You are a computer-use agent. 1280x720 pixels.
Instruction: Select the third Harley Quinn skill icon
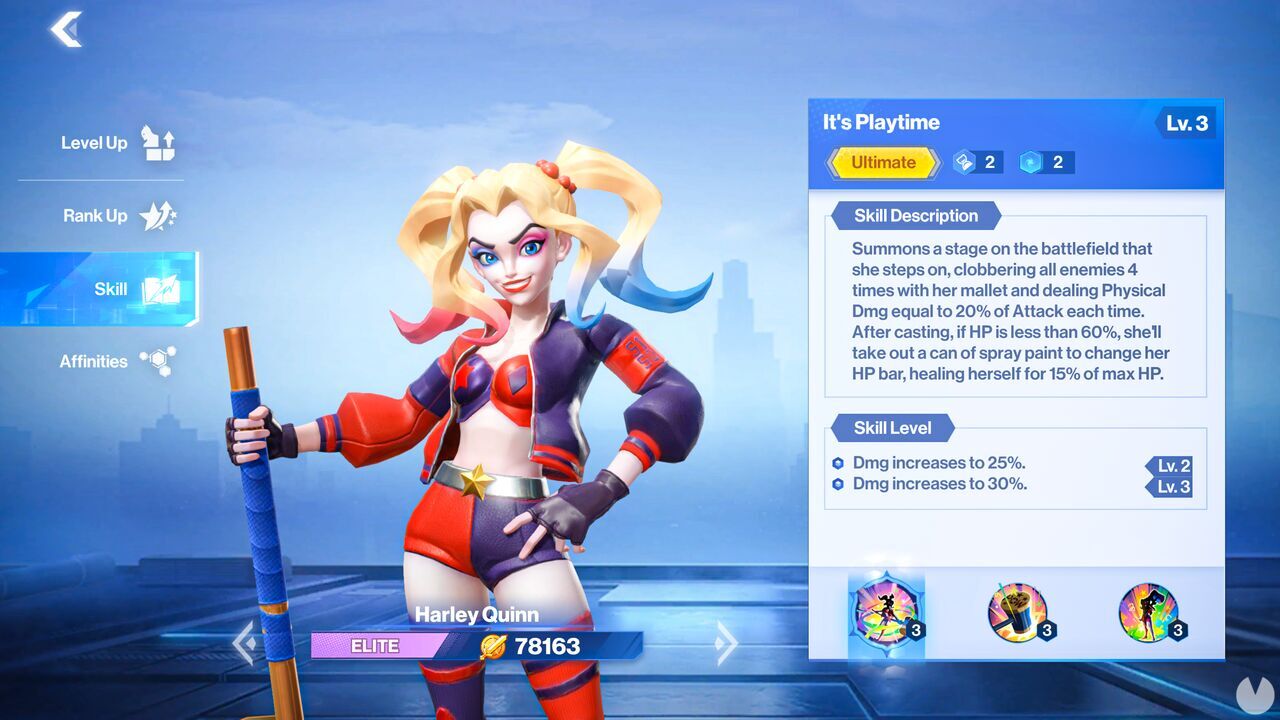click(x=1150, y=614)
